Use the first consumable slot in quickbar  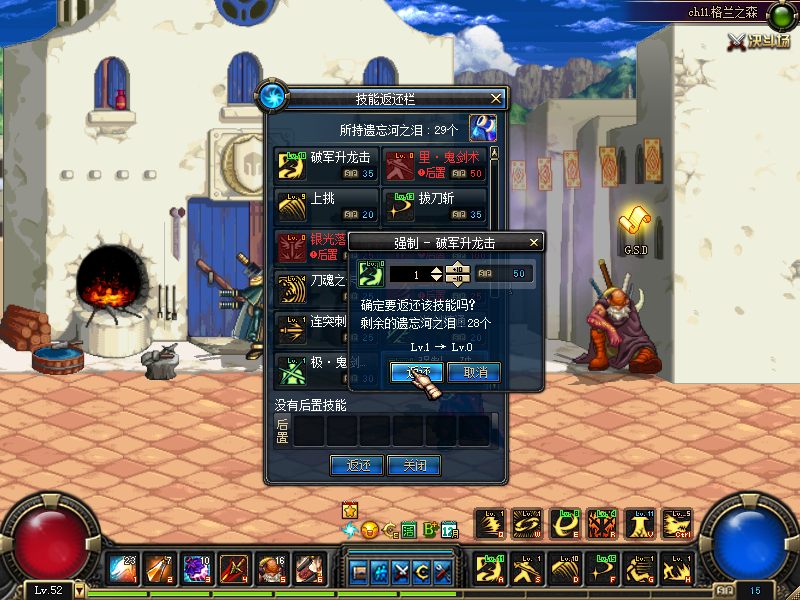point(124,569)
